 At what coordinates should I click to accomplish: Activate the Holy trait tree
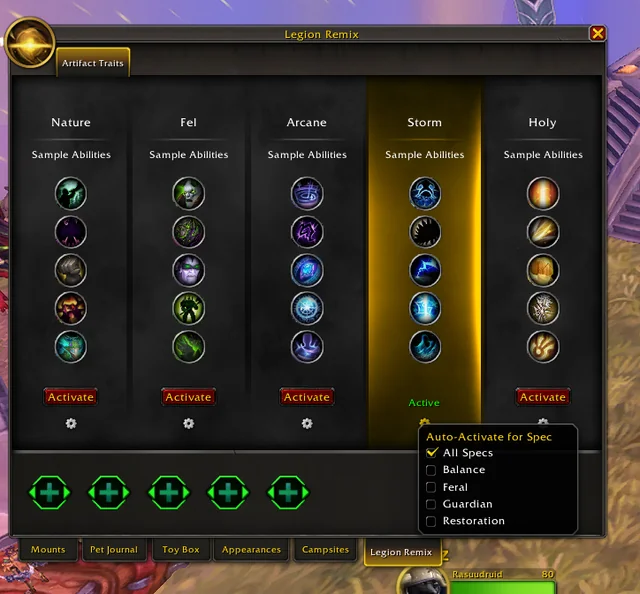tap(543, 397)
